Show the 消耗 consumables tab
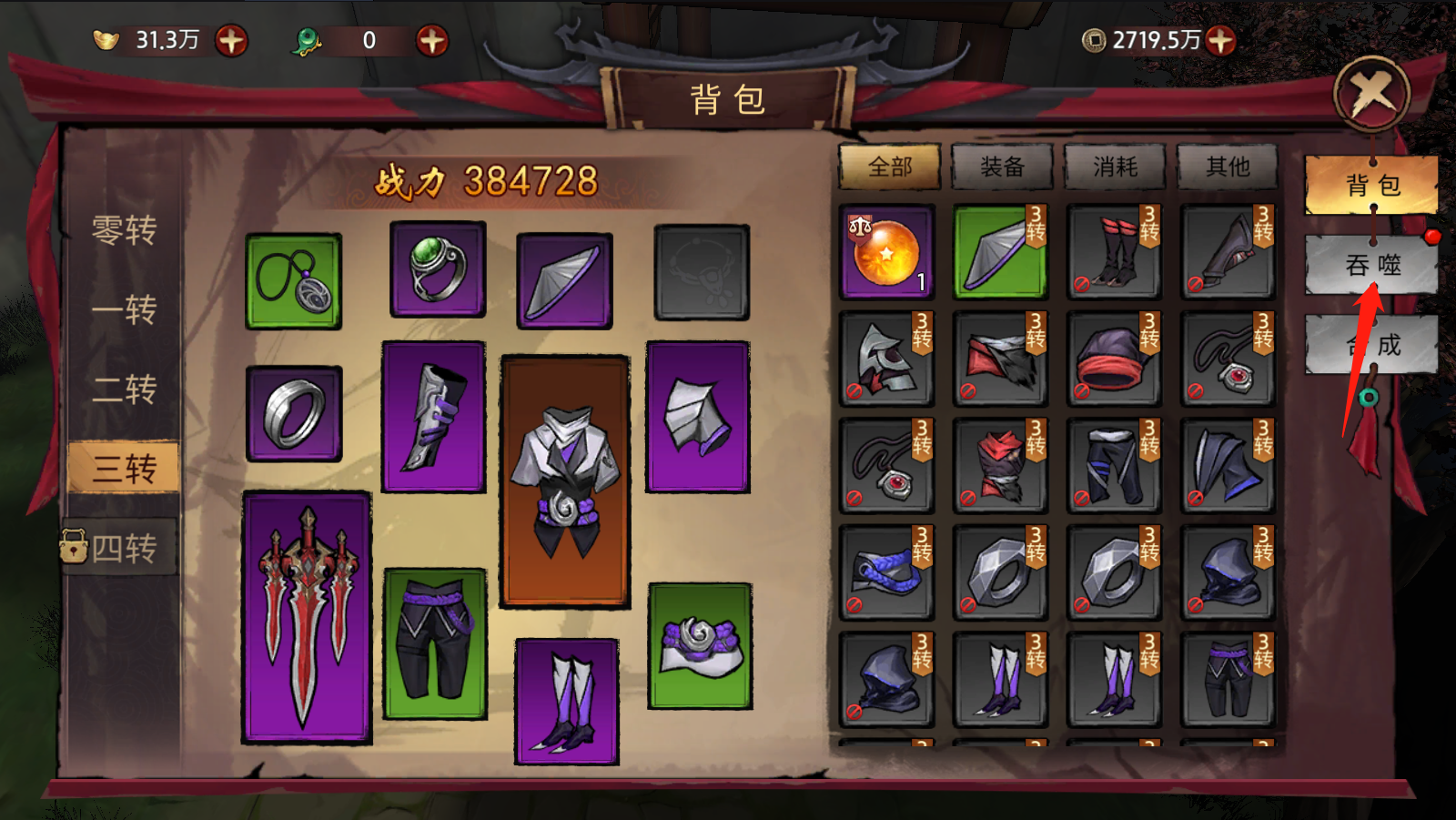 pyautogui.click(x=1115, y=167)
